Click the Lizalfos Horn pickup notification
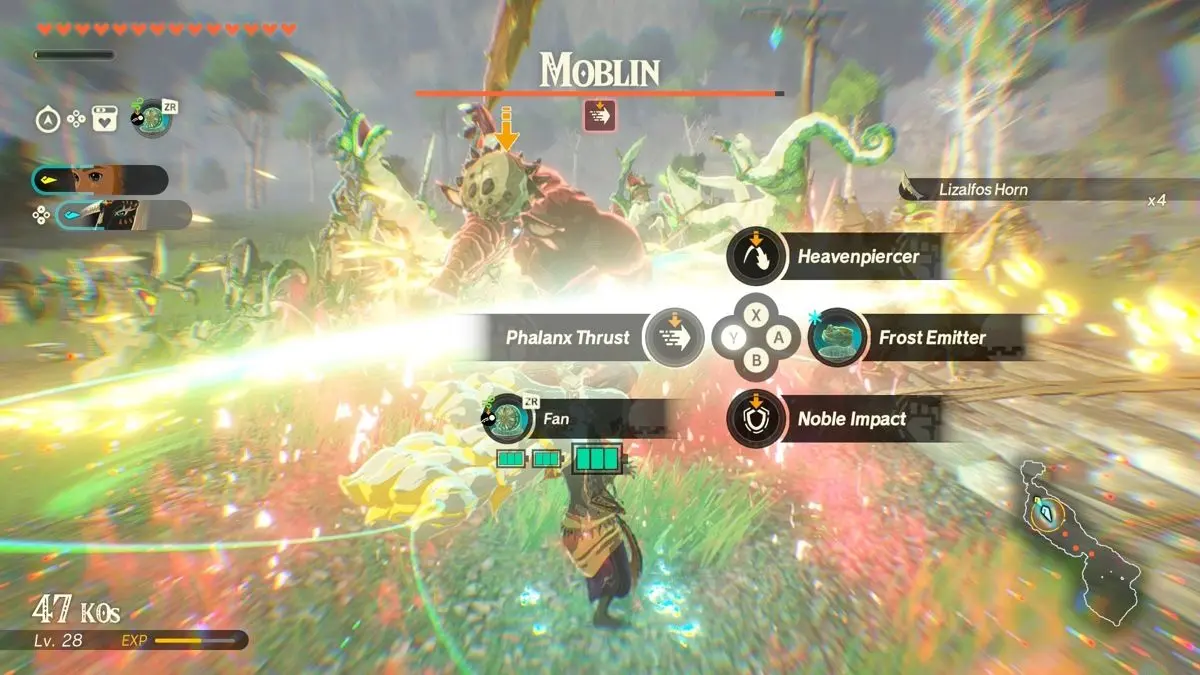This screenshot has height=675, width=1200. tap(1030, 190)
